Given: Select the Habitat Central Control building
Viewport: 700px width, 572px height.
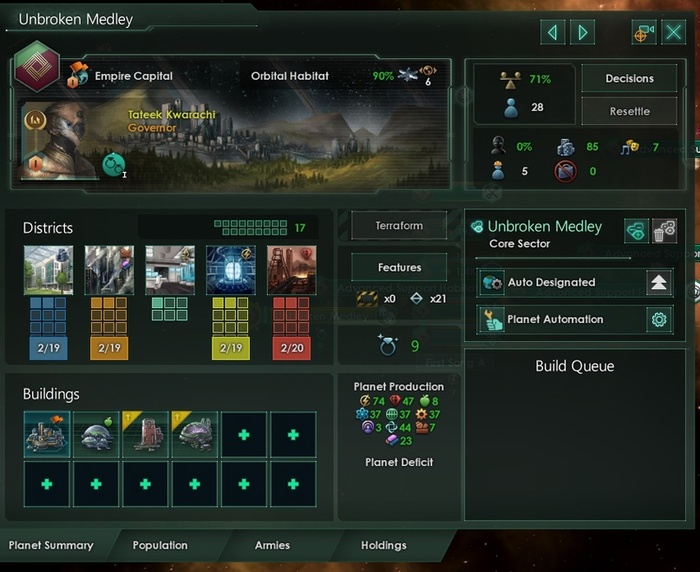Looking at the screenshot, I should [47, 435].
